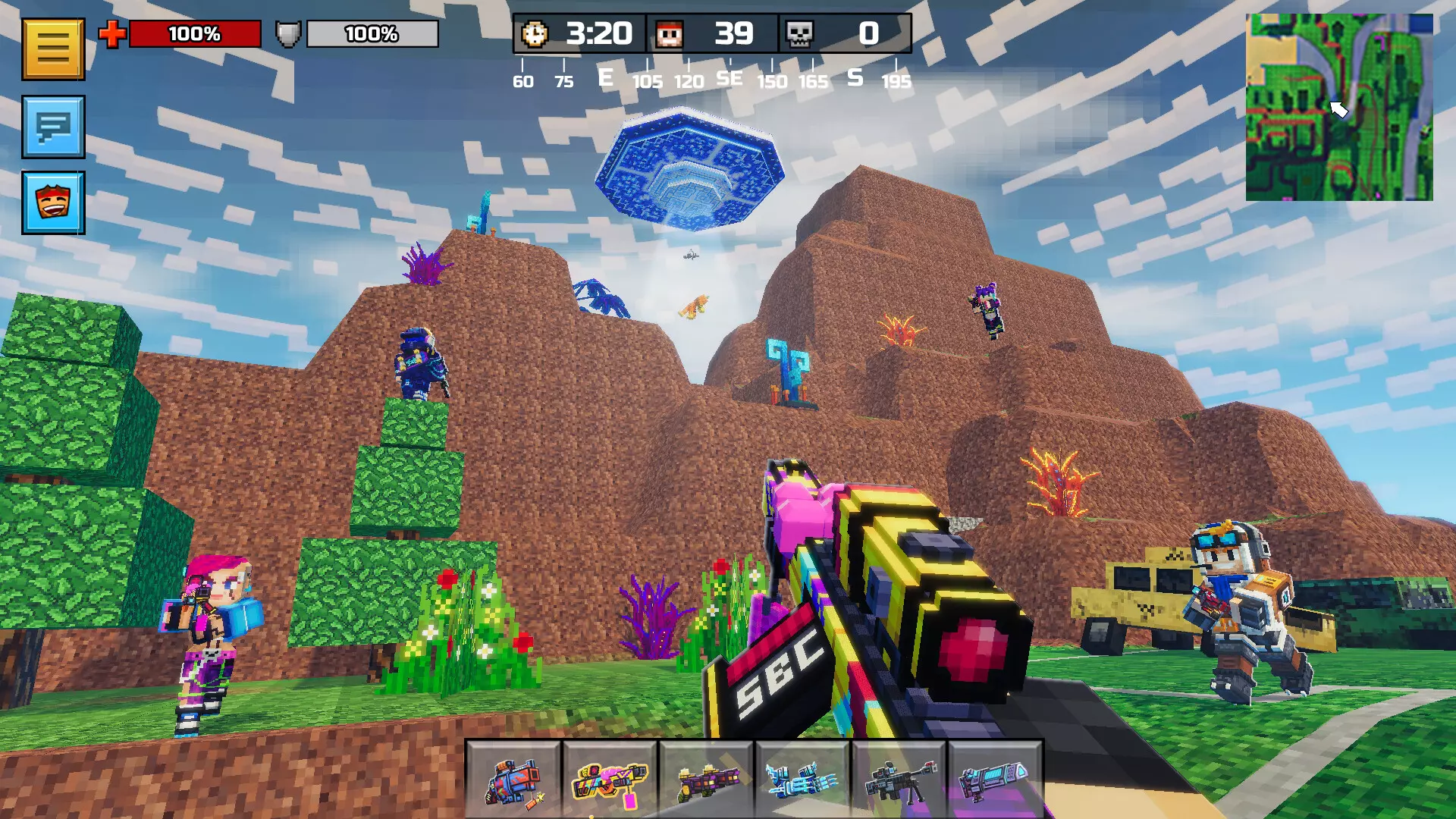Select the rocket launcher in the hotbar
1456x819 pixels.
point(513,781)
